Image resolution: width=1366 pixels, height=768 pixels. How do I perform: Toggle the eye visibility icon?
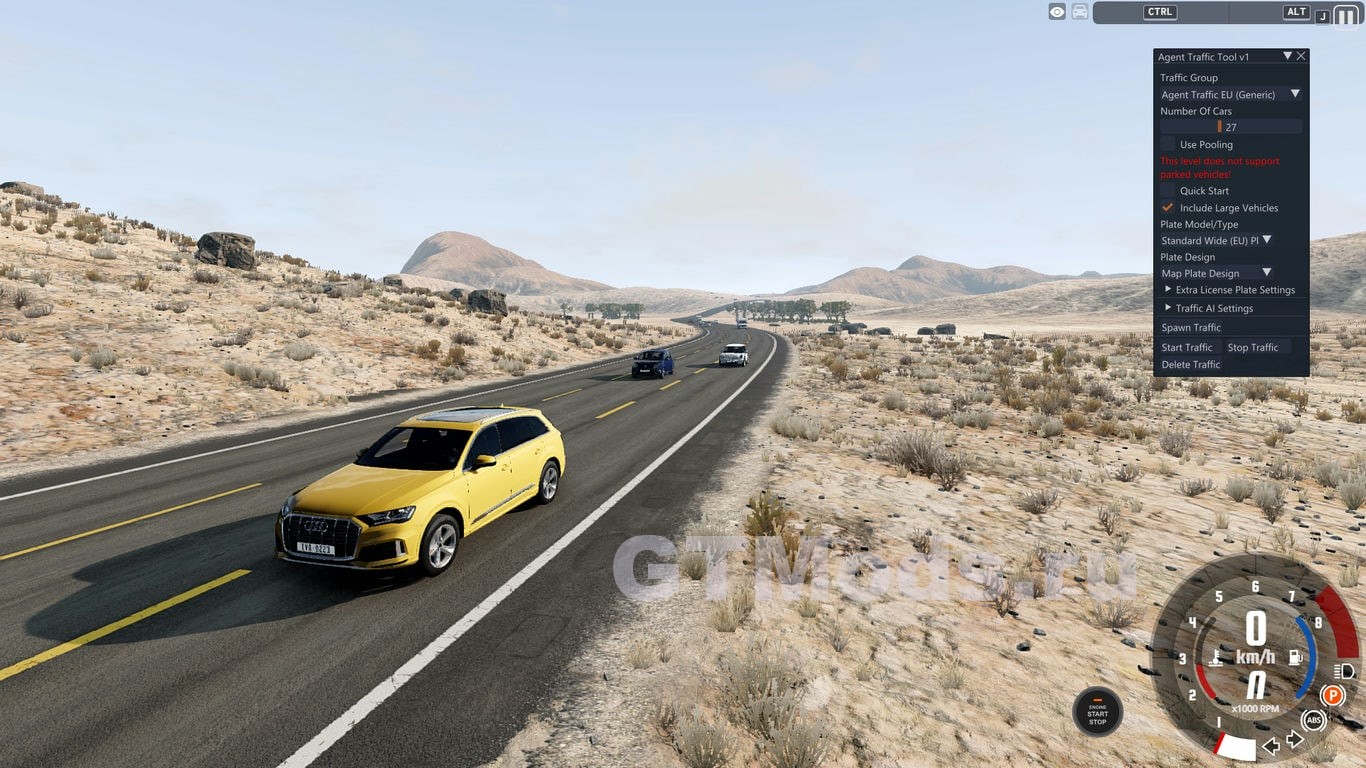pos(1056,12)
